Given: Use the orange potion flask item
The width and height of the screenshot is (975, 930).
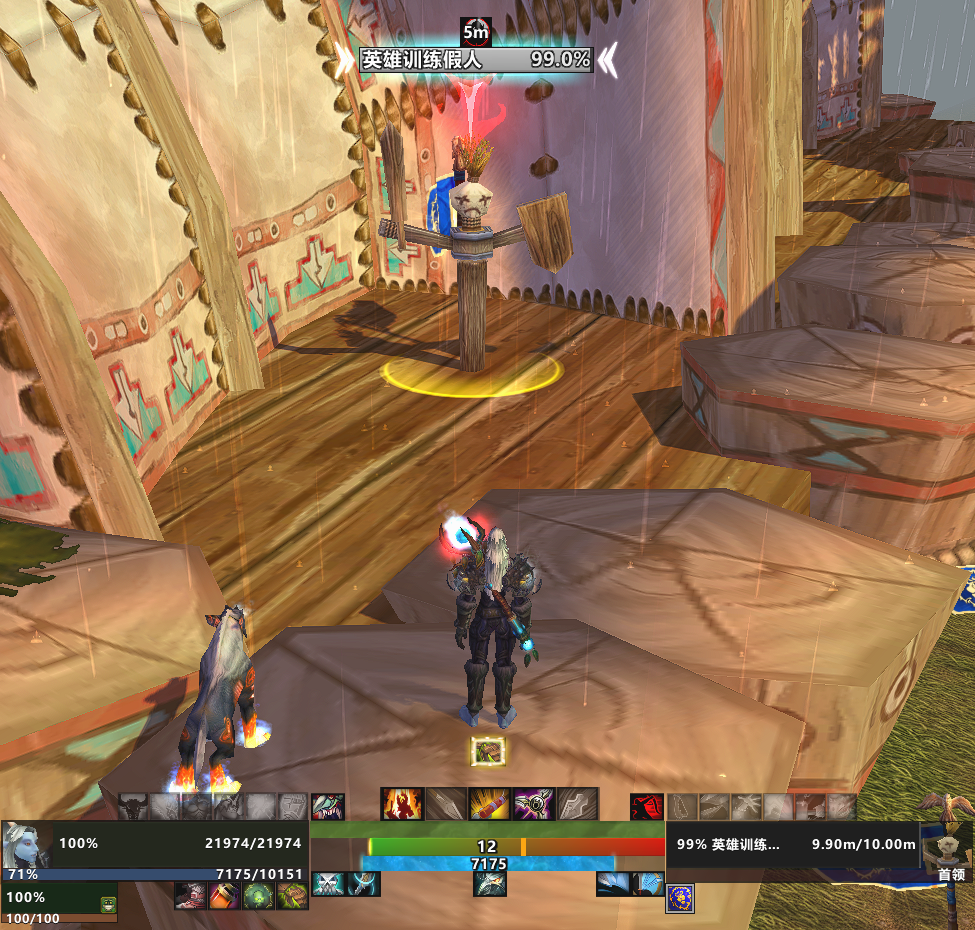Looking at the screenshot, I should click(x=223, y=896).
